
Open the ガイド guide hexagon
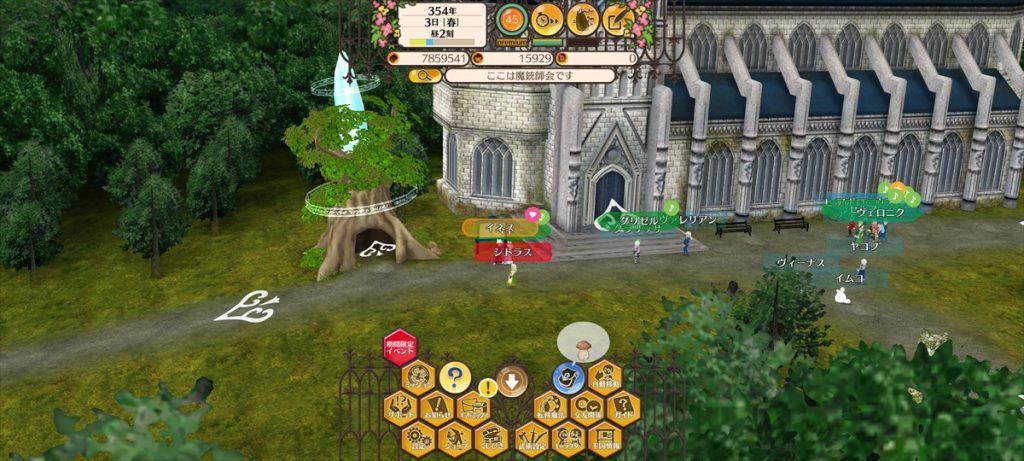tap(623, 407)
